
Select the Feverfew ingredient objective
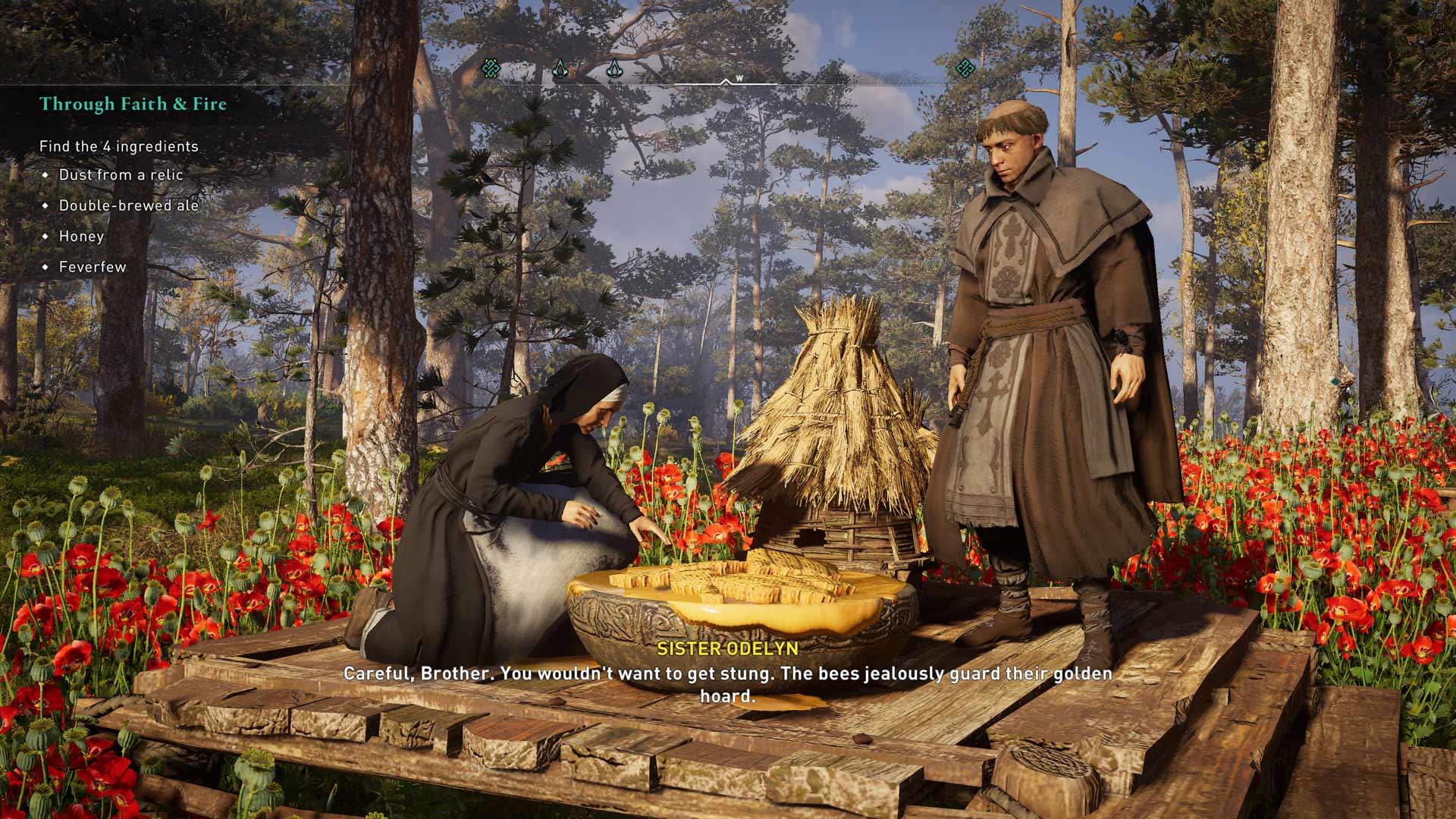click(x=93, y=267)
